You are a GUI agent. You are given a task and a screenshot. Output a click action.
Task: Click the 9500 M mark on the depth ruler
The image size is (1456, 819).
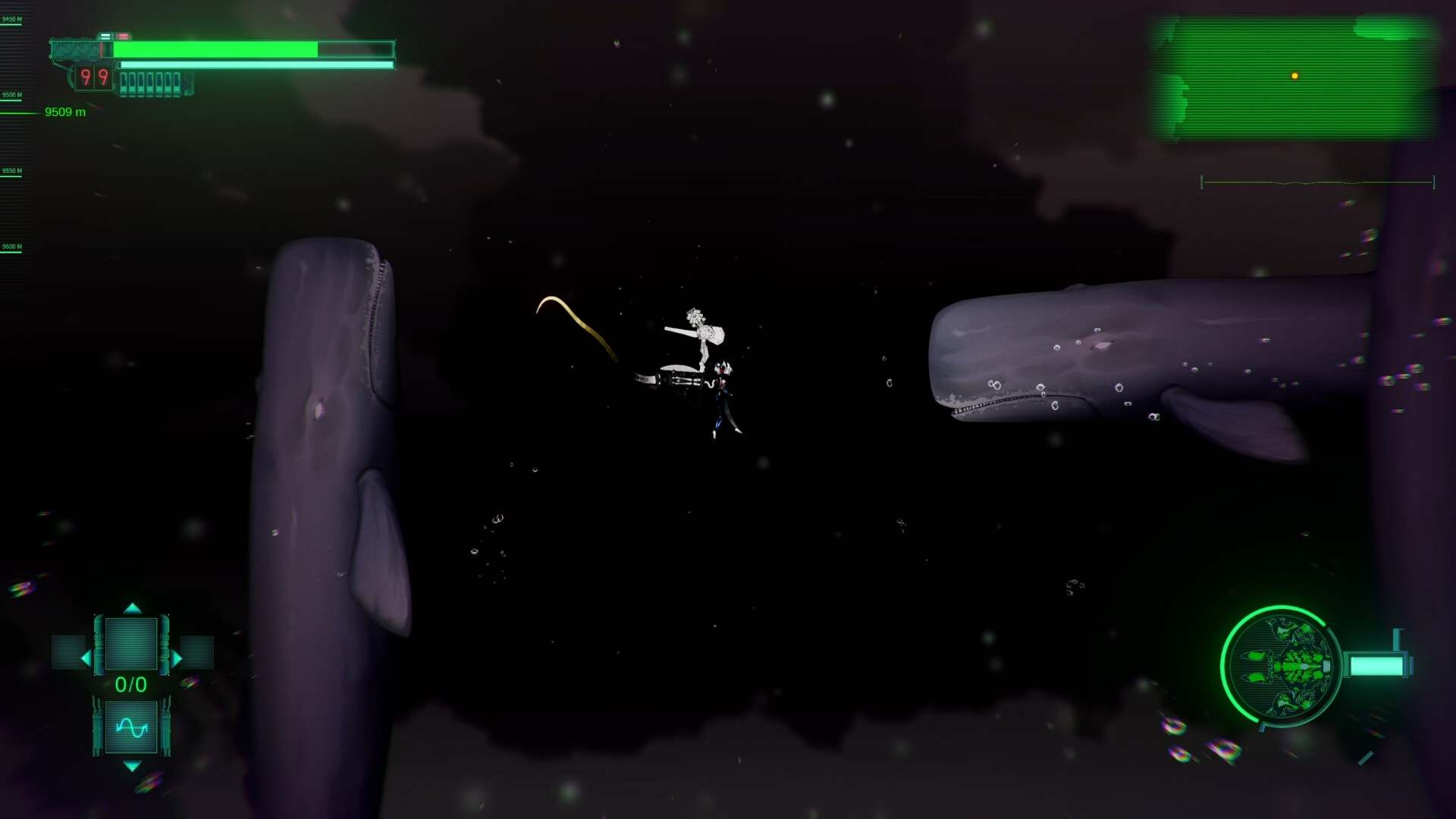(x=11, y=96)
